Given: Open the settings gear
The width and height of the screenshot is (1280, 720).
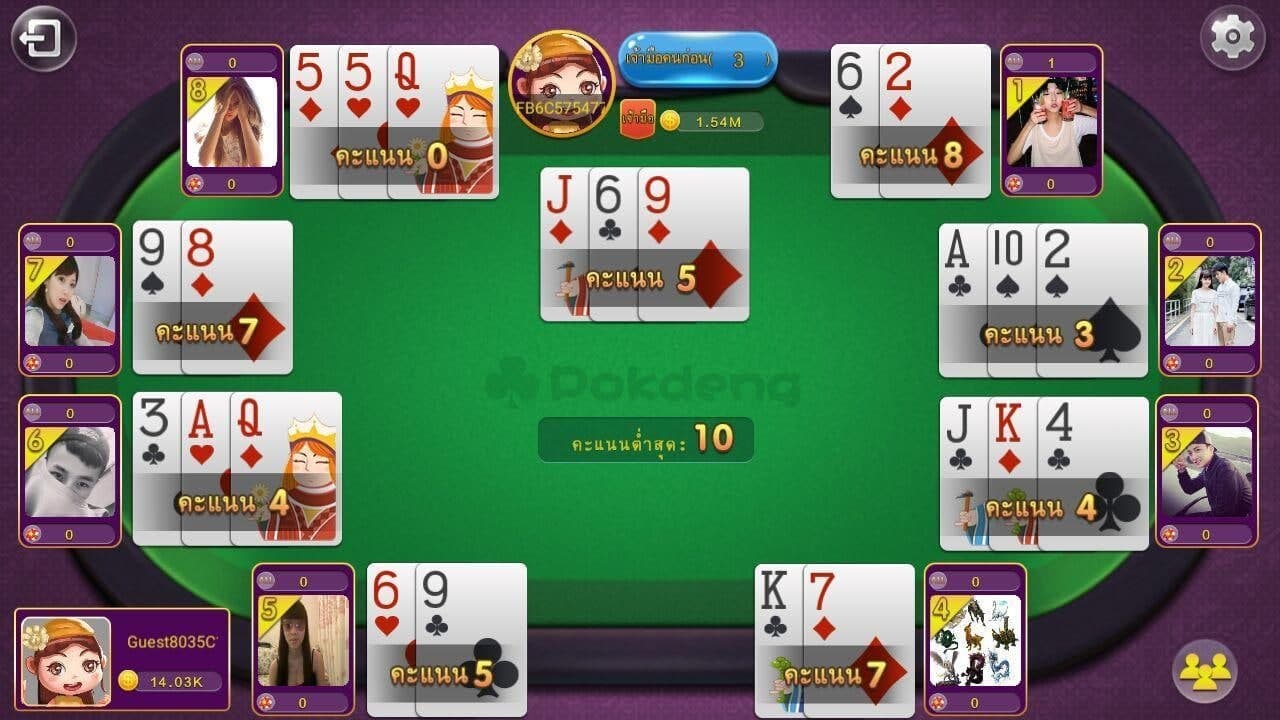Looking at the screenshot, I should (x=1232, y=38).
